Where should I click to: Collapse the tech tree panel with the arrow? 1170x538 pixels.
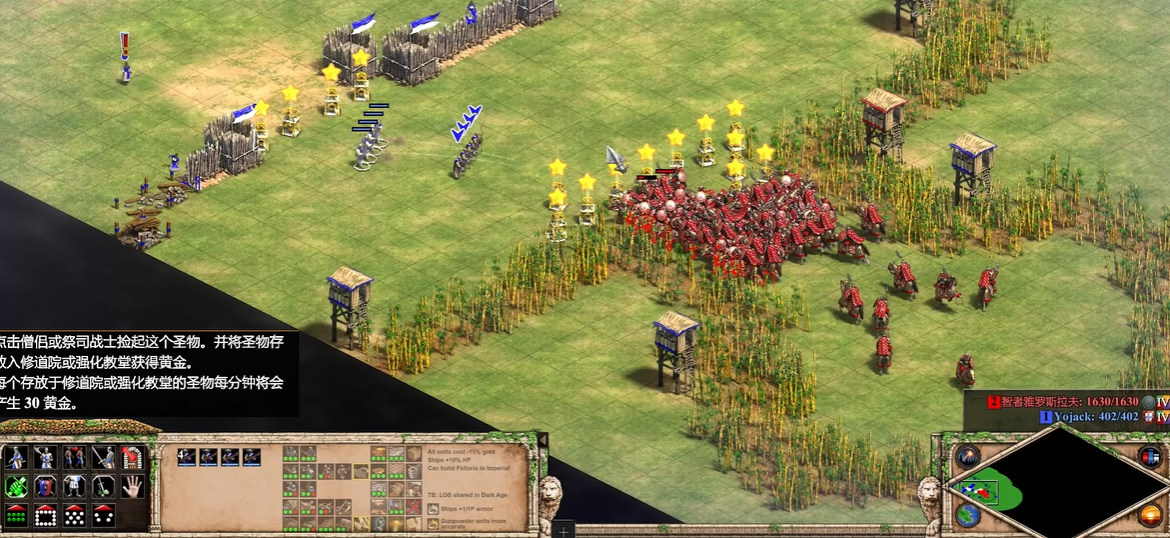(x=543, y=440)
